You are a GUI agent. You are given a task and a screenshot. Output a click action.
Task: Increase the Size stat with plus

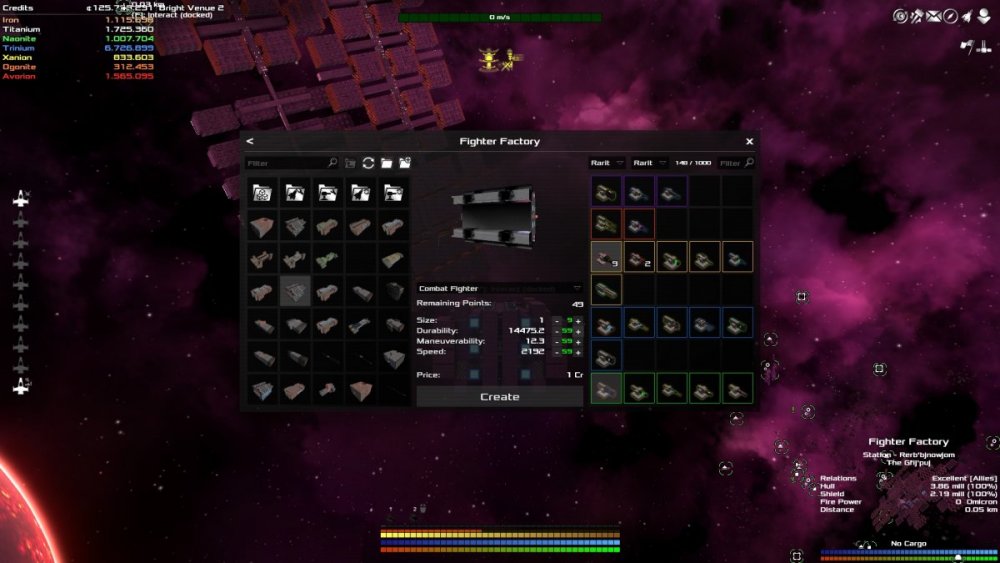coord(578,320)
